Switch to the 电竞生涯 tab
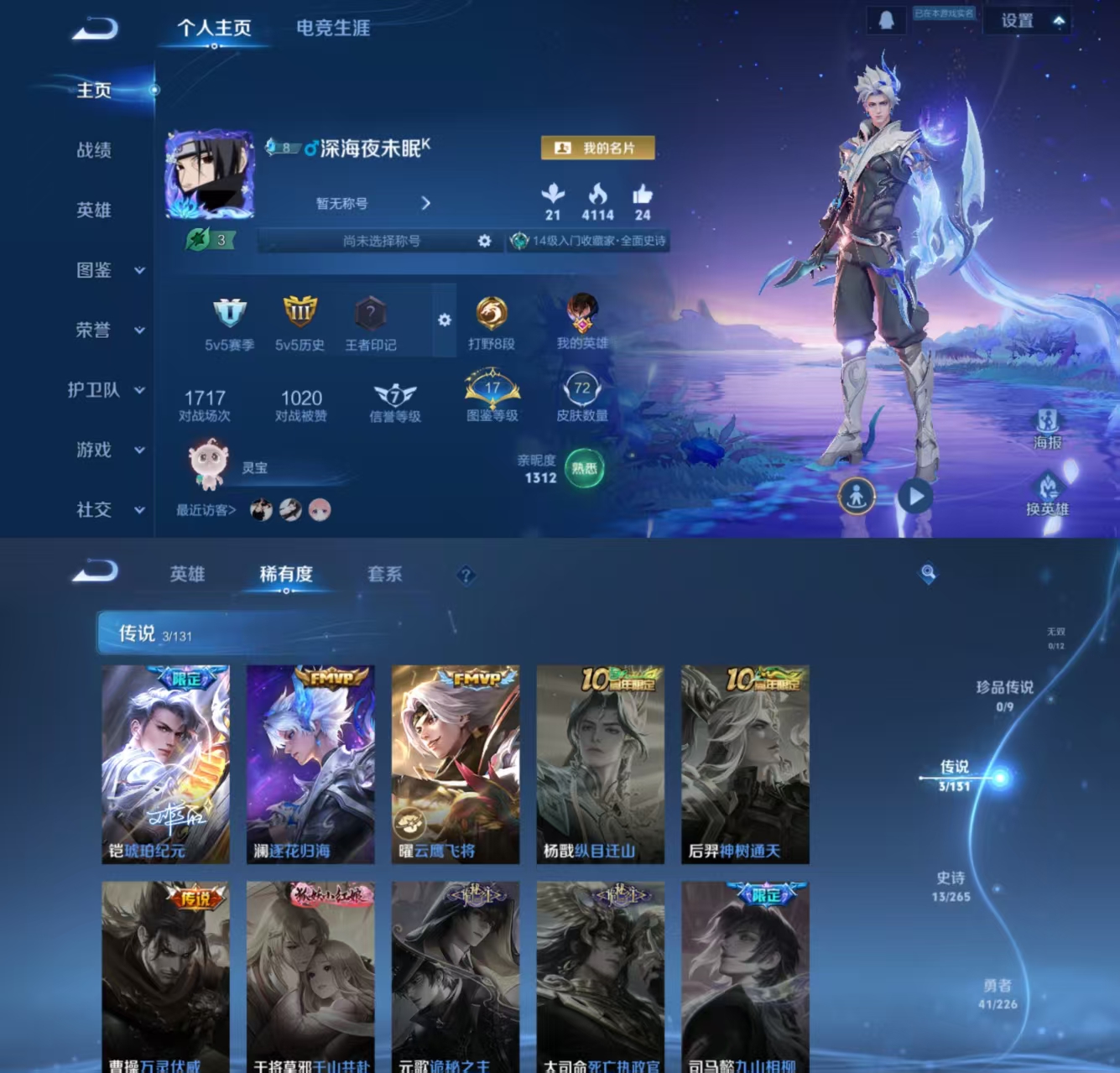Image resolution: width=1120 pixels, height=1073 pixels. (x=332, y=28)
